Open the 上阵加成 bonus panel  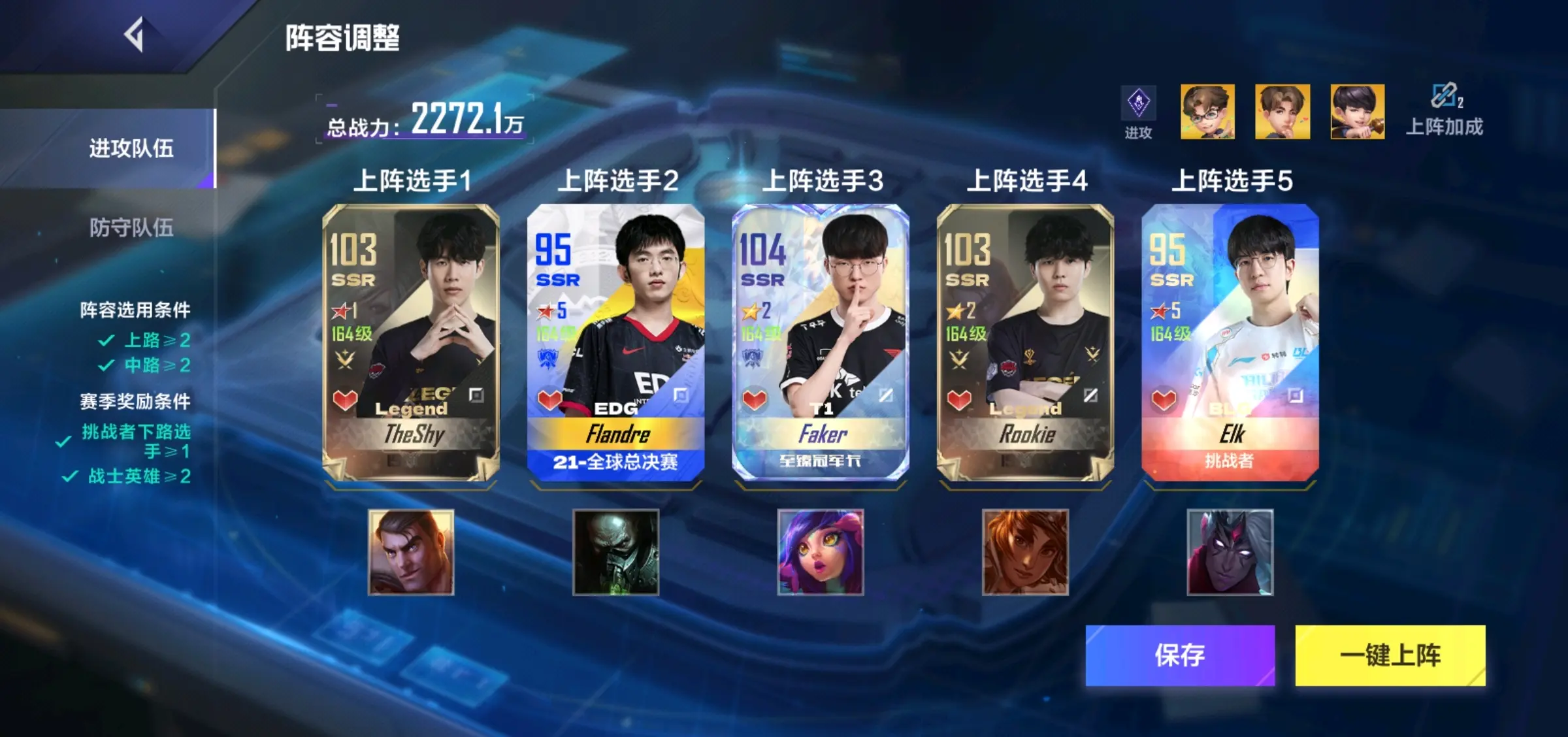(1445, 110)
